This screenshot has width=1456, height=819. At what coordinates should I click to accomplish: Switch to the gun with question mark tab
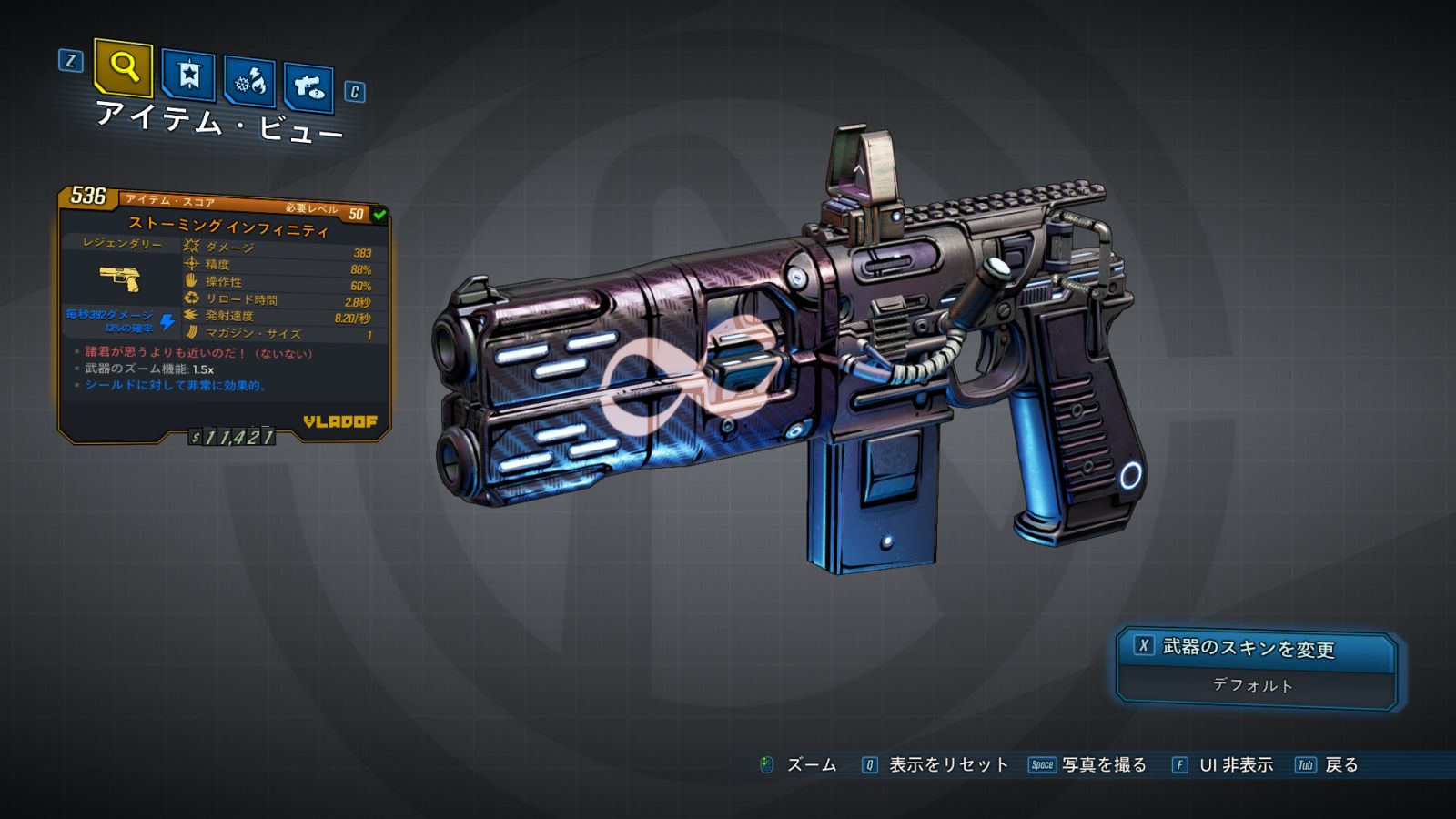point(308,88)
